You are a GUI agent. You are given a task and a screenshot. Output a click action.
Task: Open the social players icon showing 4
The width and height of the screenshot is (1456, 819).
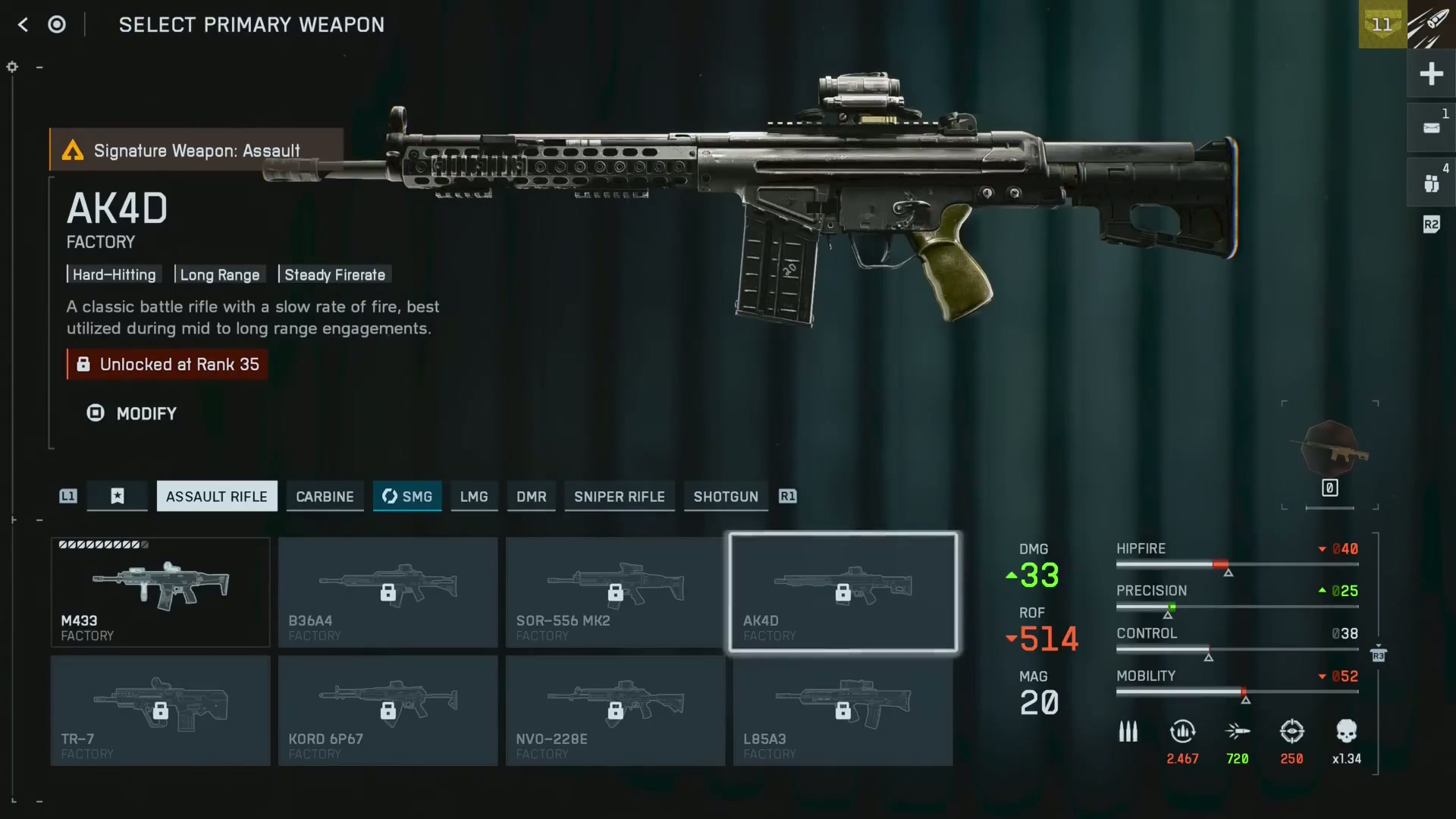pyautogui.click(x=1432, y=182)
